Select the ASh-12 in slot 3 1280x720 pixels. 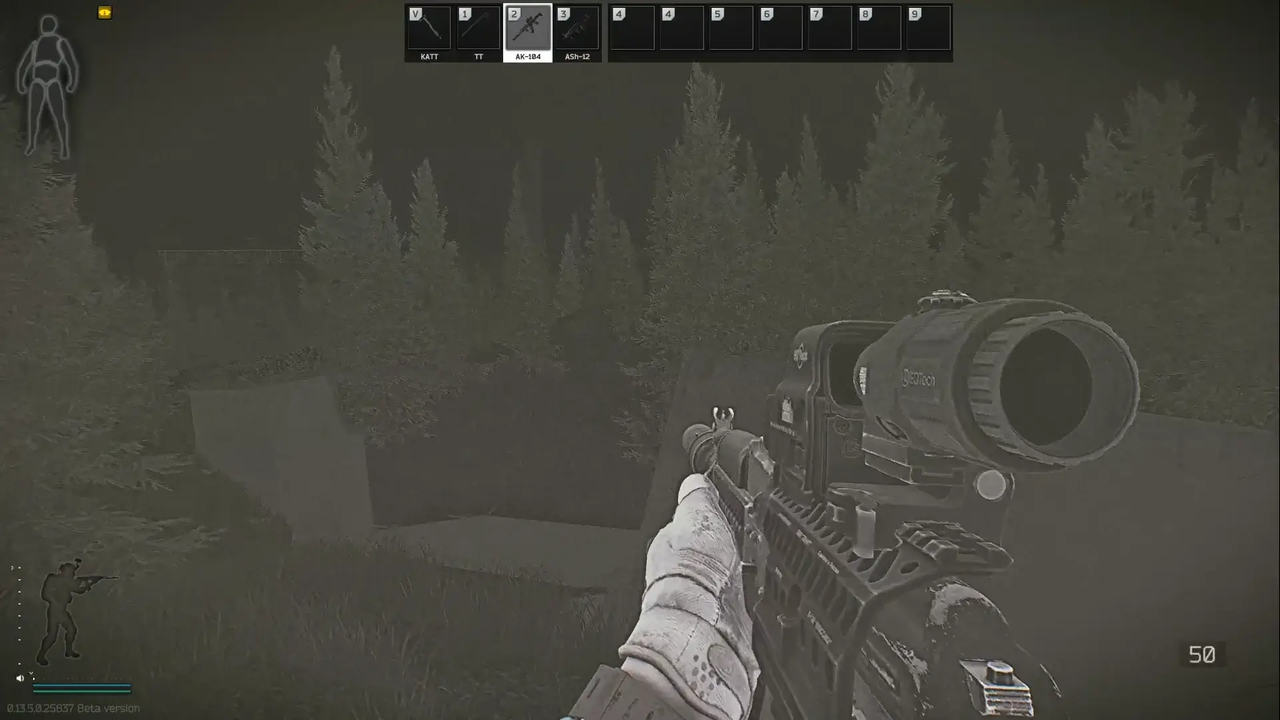pos(577,28)
